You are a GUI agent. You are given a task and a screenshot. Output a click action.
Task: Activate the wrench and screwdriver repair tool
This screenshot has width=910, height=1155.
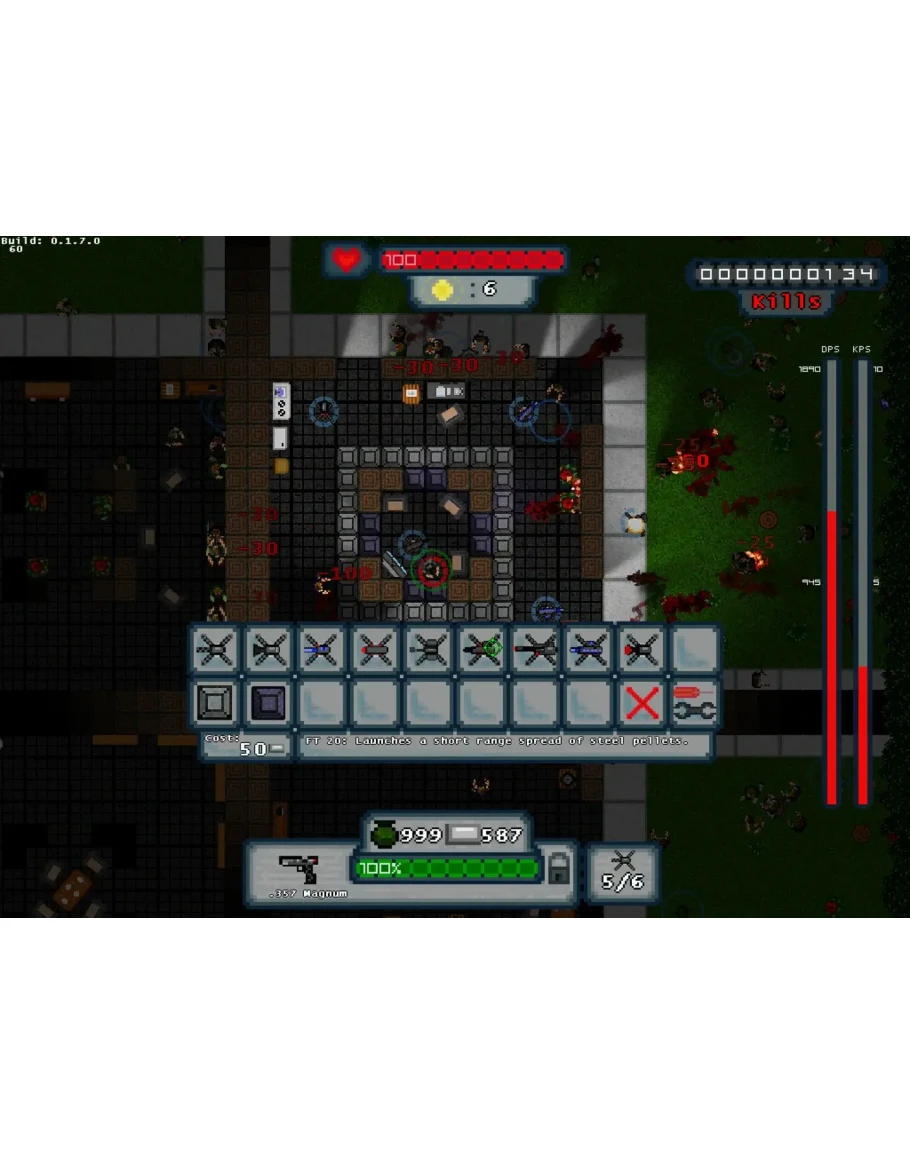pyautogui.click(x=695, y=703)
